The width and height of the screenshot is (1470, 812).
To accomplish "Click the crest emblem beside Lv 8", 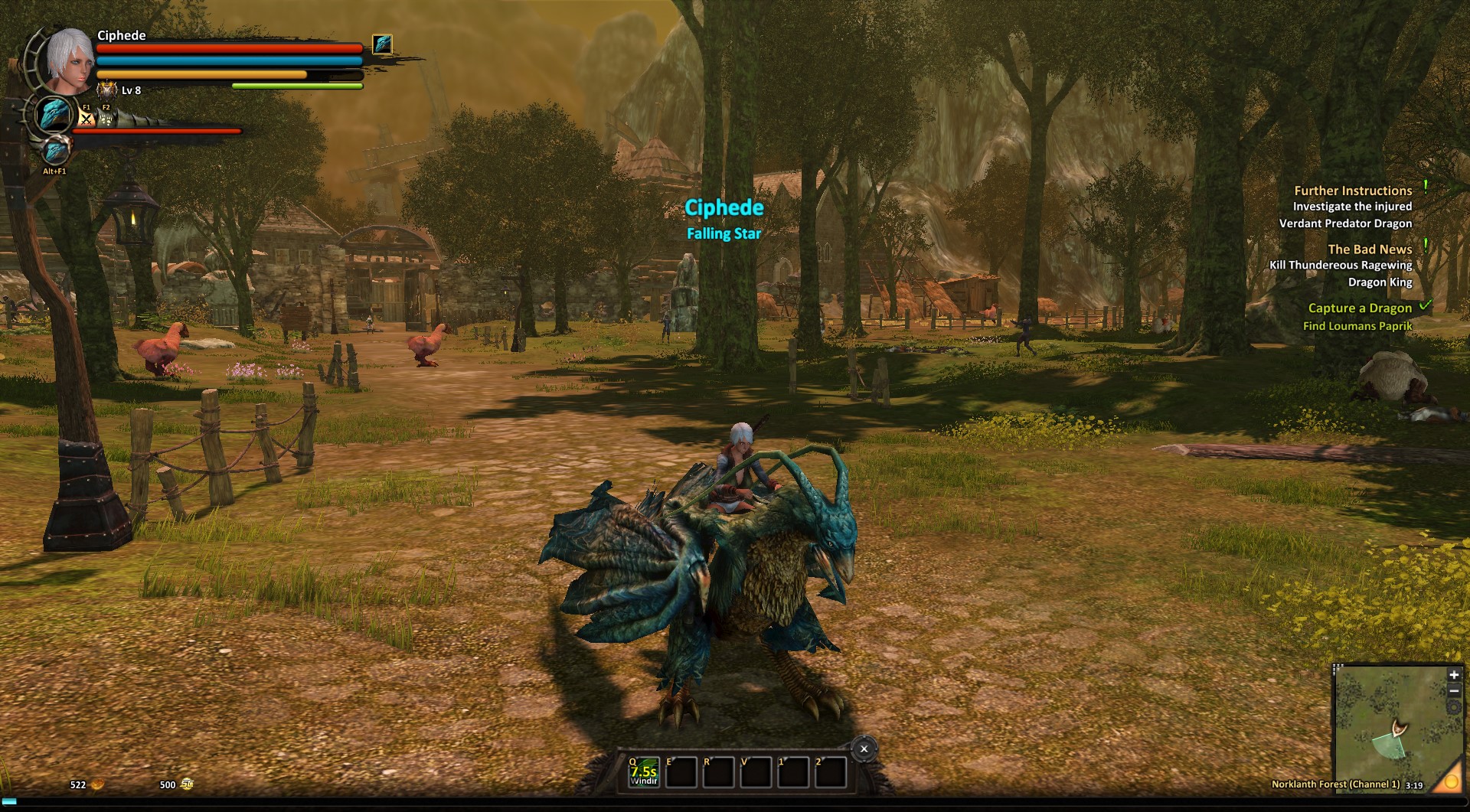I will coord(106,90).
